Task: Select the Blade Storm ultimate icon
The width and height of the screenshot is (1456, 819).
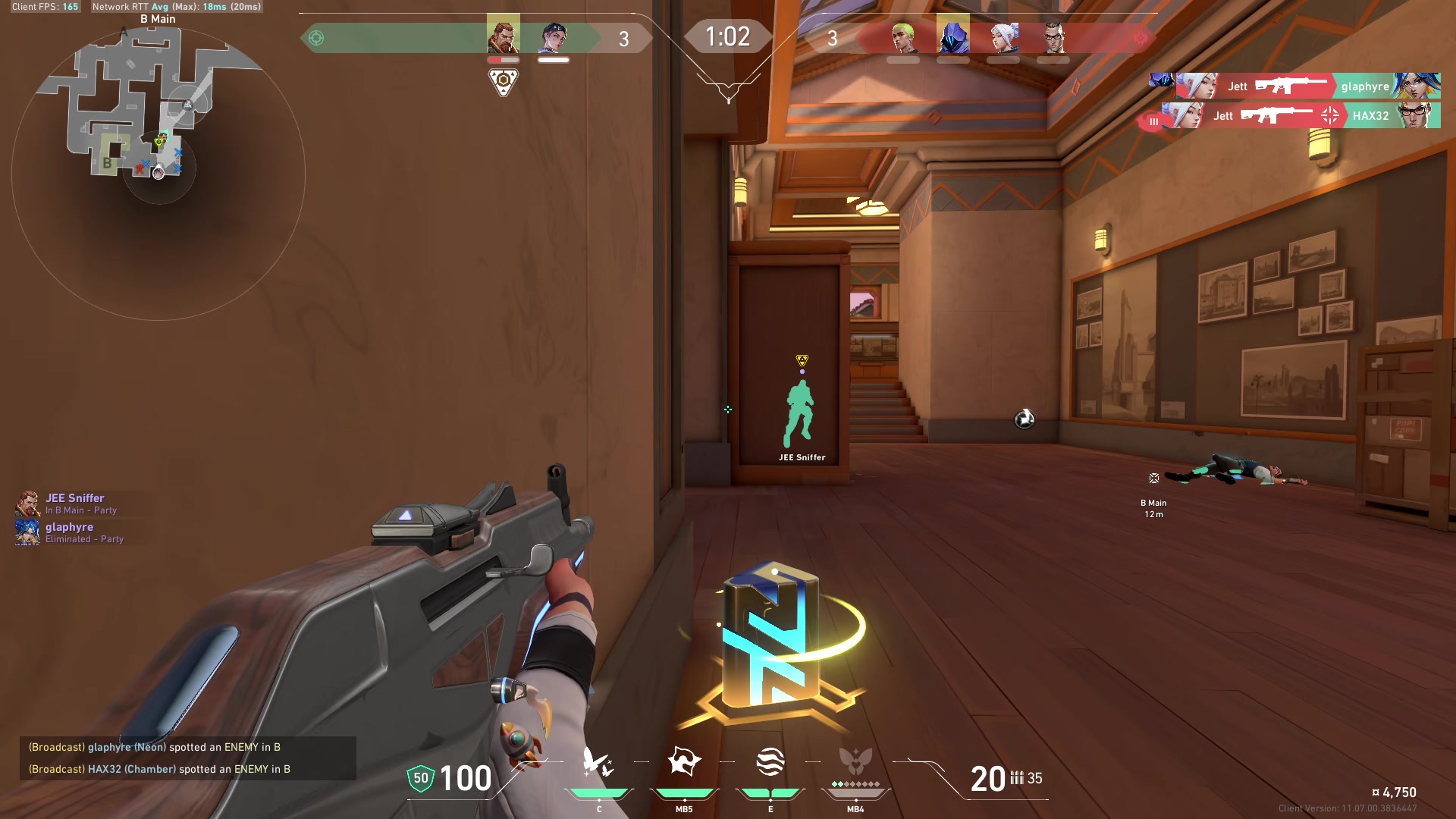Action: click(x=855, y=763)
